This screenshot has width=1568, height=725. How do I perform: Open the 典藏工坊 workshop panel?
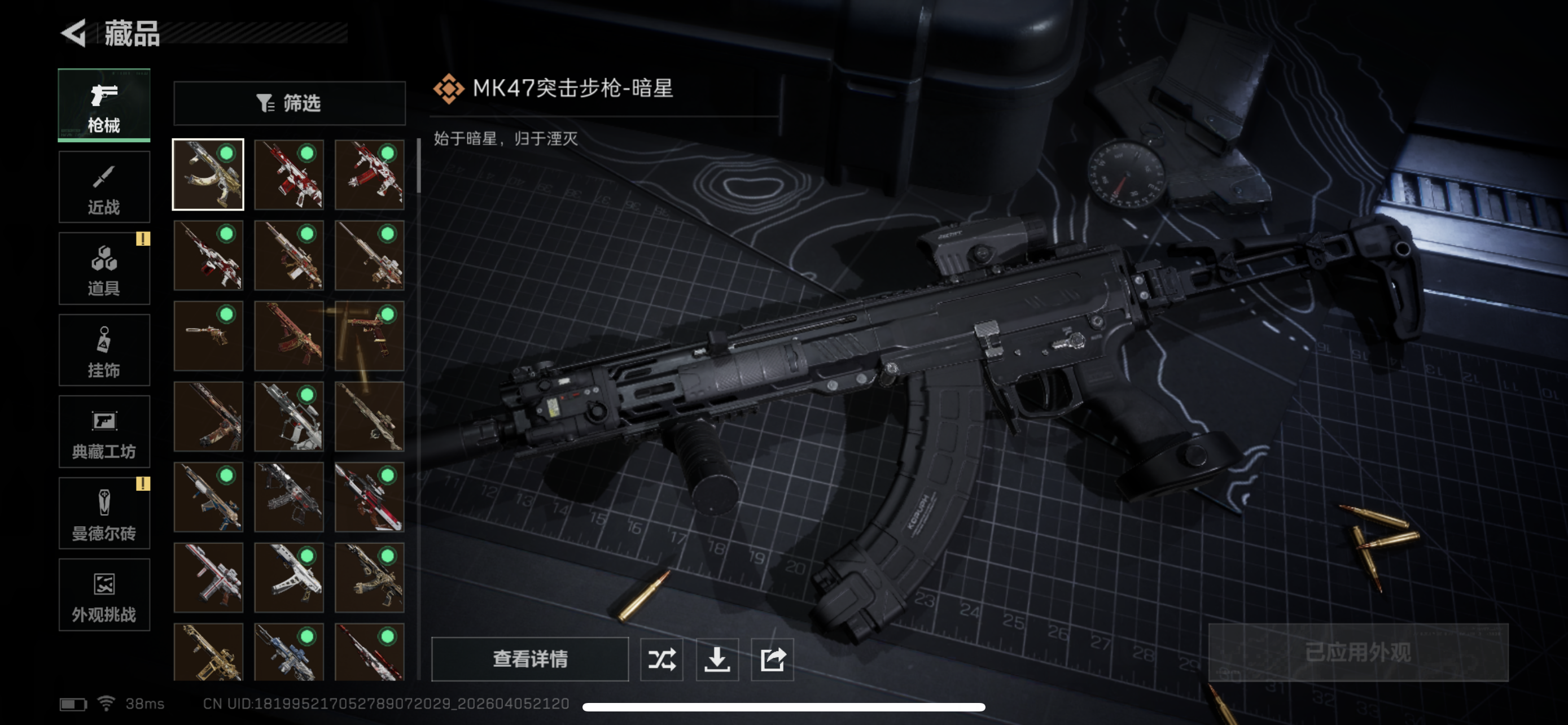[103, 431]
